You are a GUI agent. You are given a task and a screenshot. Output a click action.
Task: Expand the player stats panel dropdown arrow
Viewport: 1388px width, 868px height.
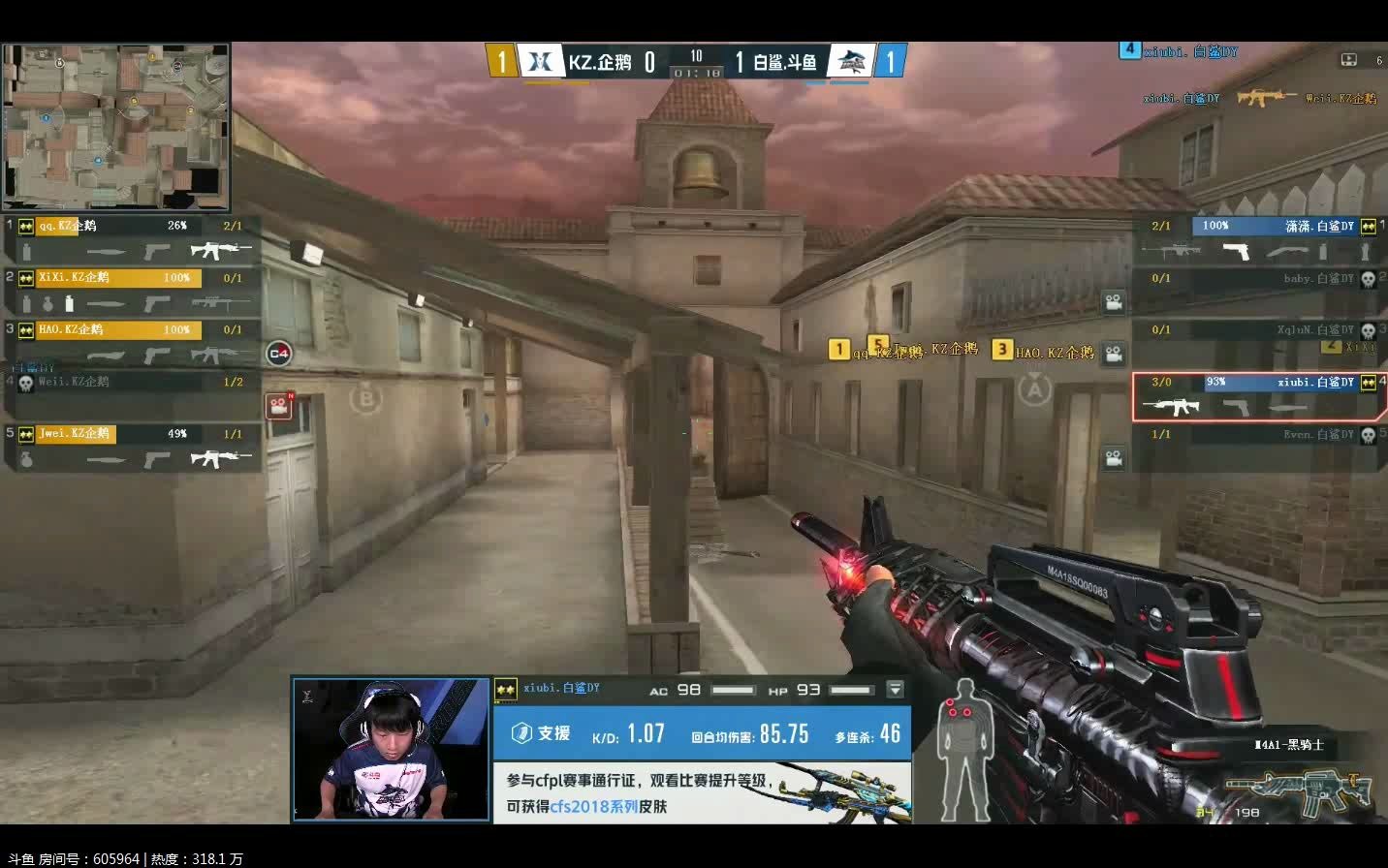[895, 689]
